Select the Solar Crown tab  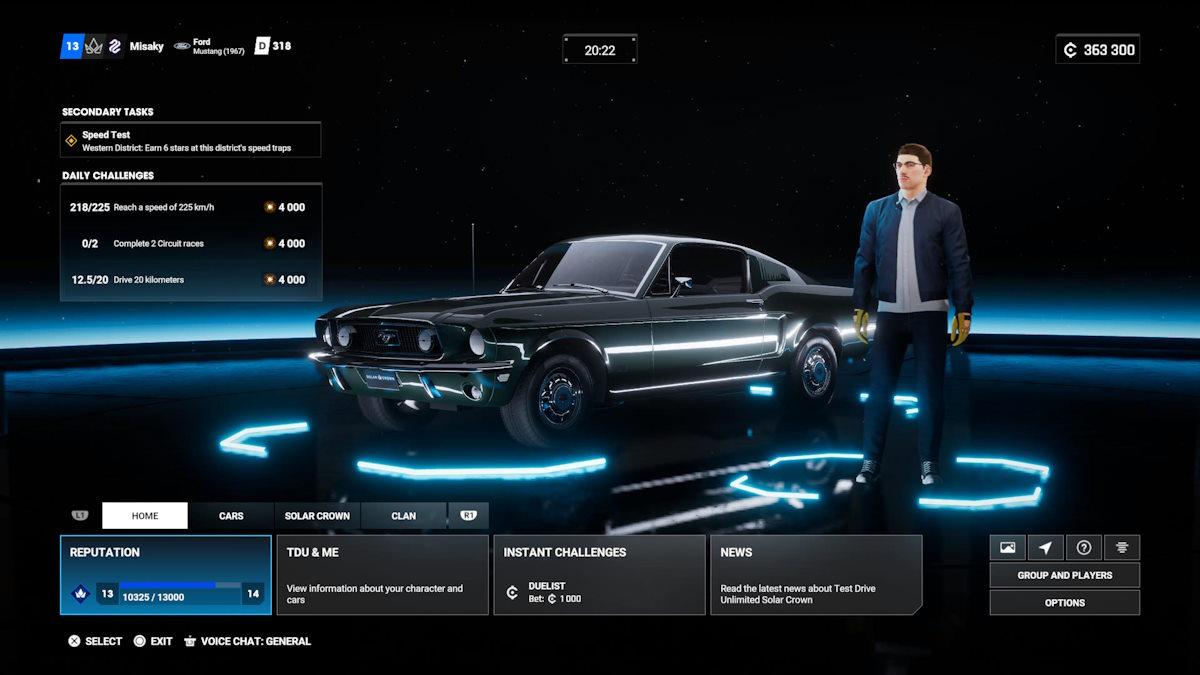point(317,516)
